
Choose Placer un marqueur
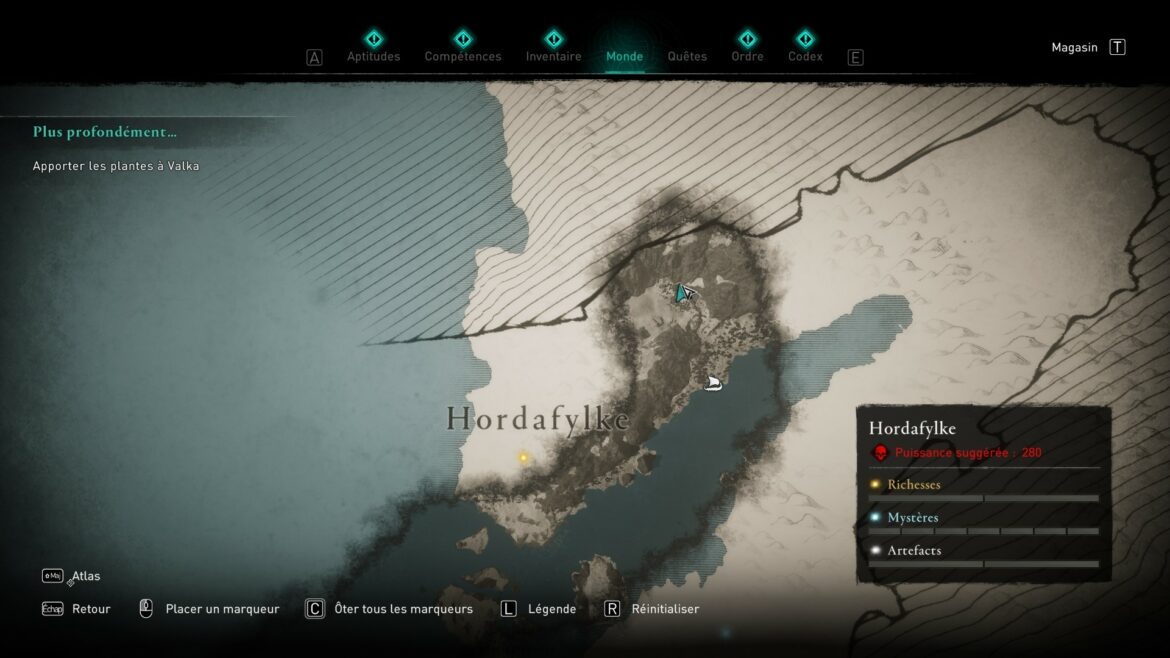tap(222, 609)
